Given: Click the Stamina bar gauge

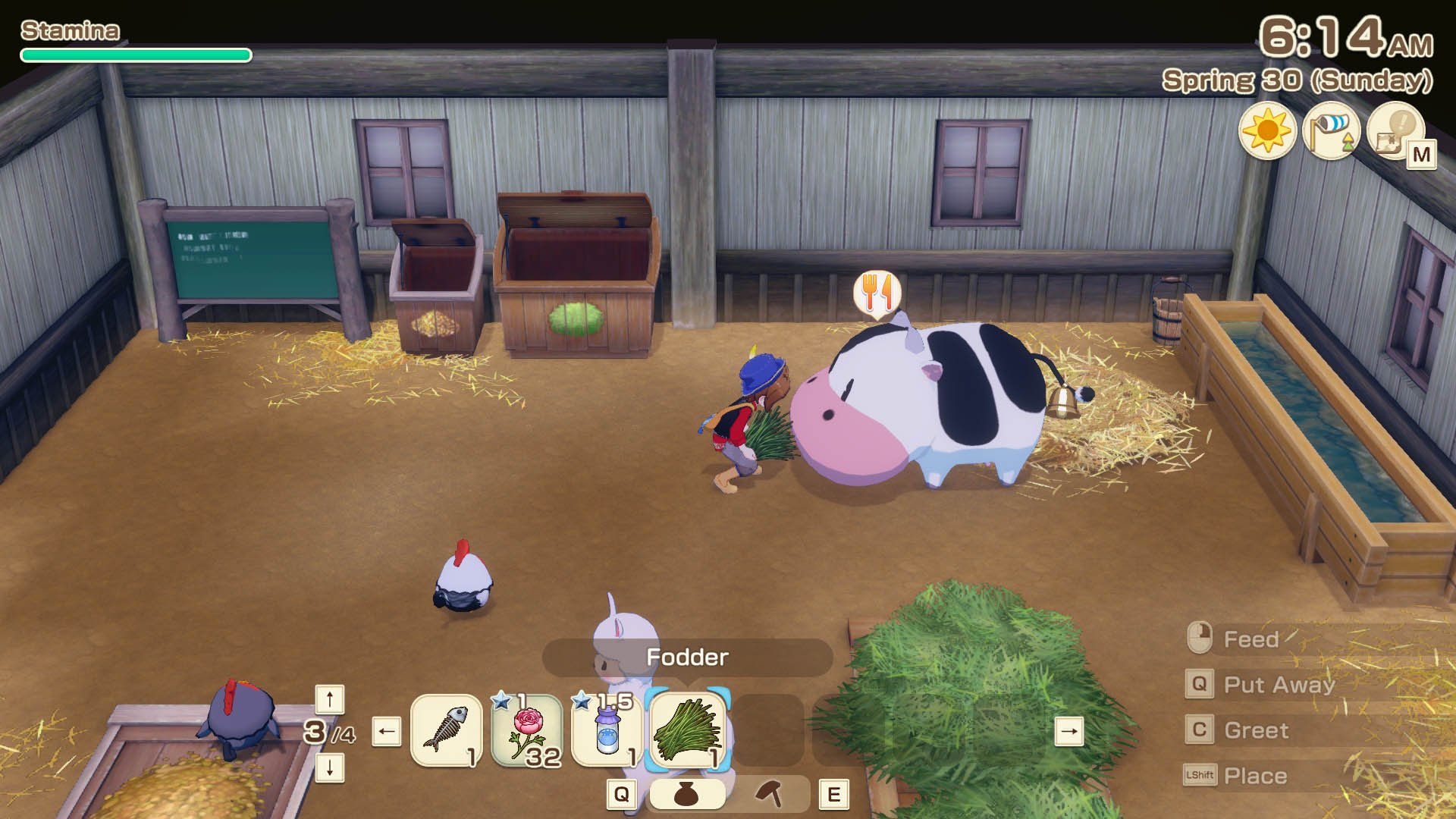Looking at the screenshot, I should click(135, 54).
